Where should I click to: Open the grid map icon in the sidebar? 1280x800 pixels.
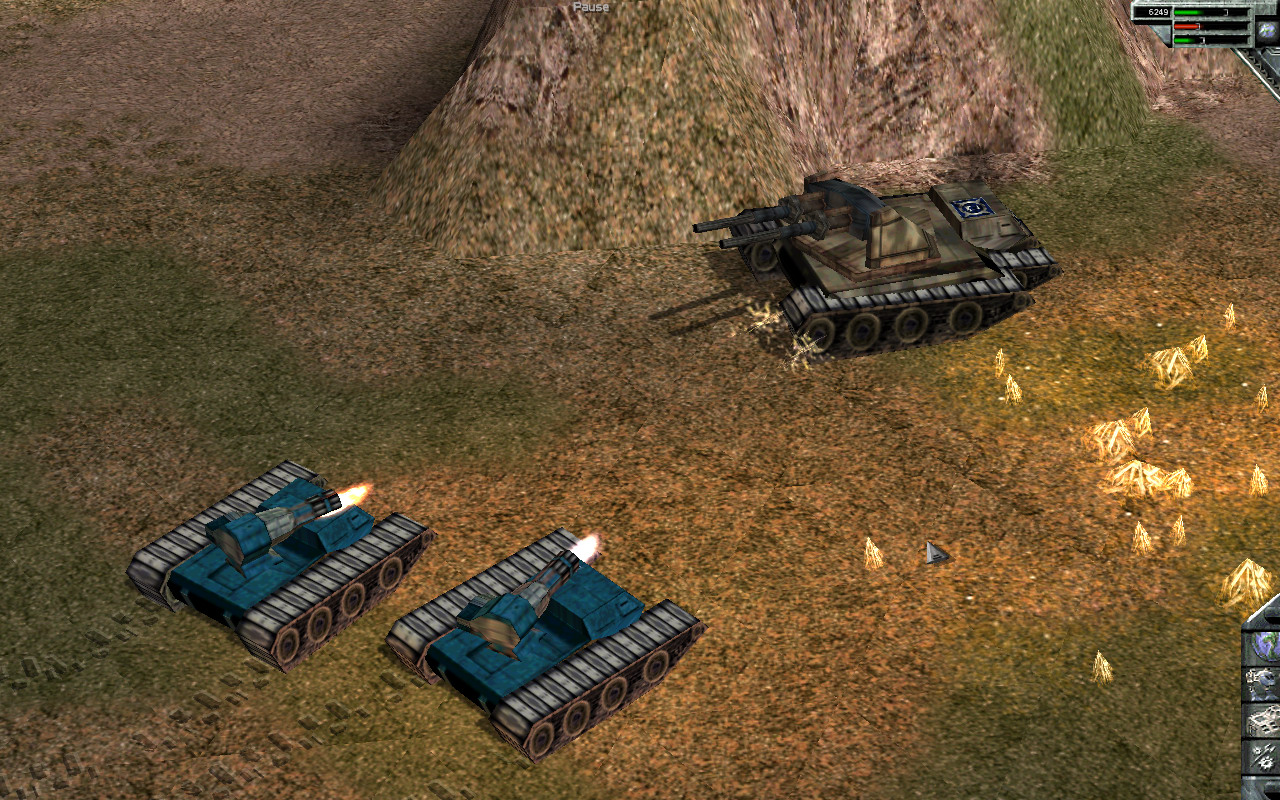tap(1263, 720)
